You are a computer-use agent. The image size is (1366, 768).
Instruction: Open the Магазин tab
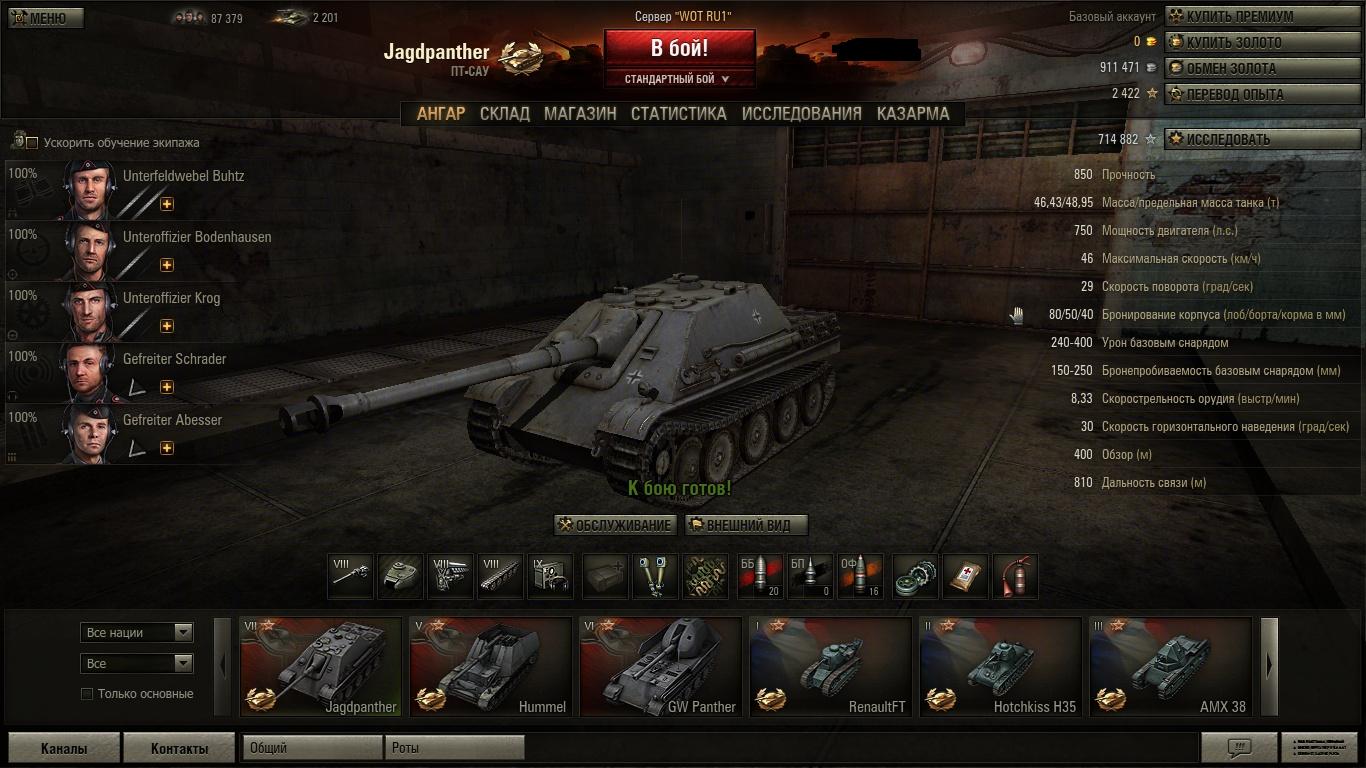pos(580,114)
